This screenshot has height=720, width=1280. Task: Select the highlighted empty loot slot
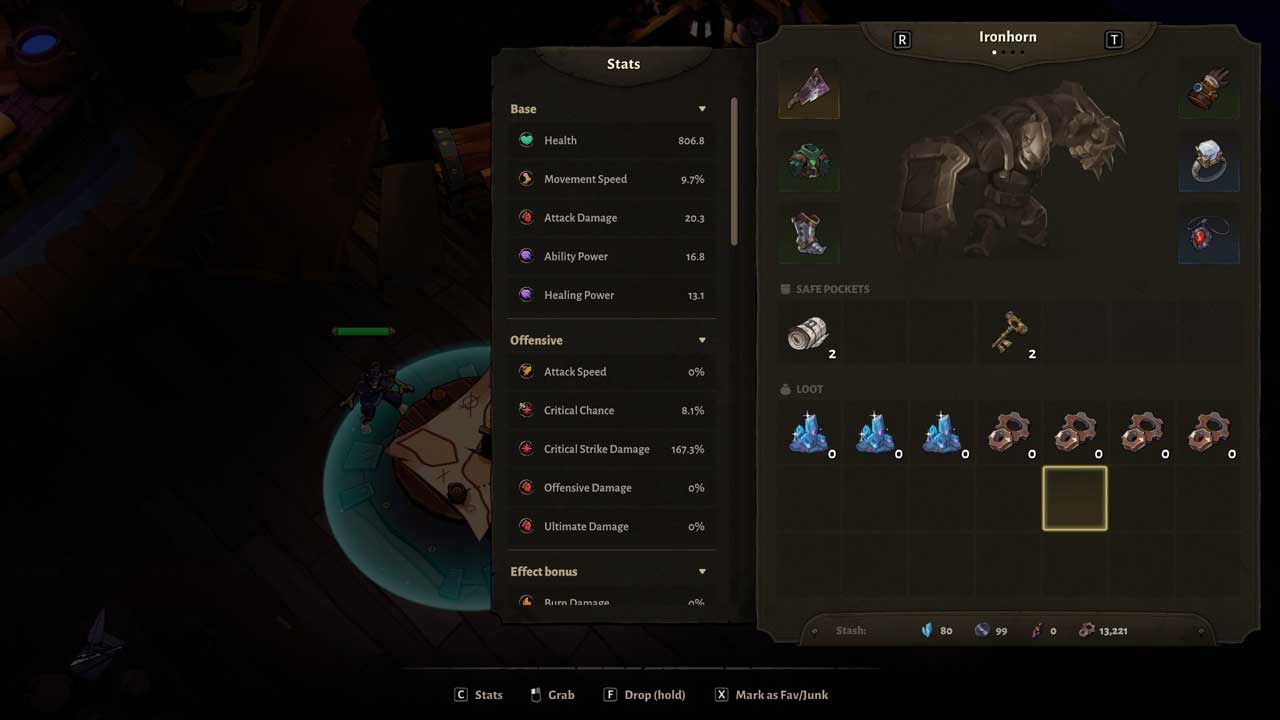point(1075,498)
